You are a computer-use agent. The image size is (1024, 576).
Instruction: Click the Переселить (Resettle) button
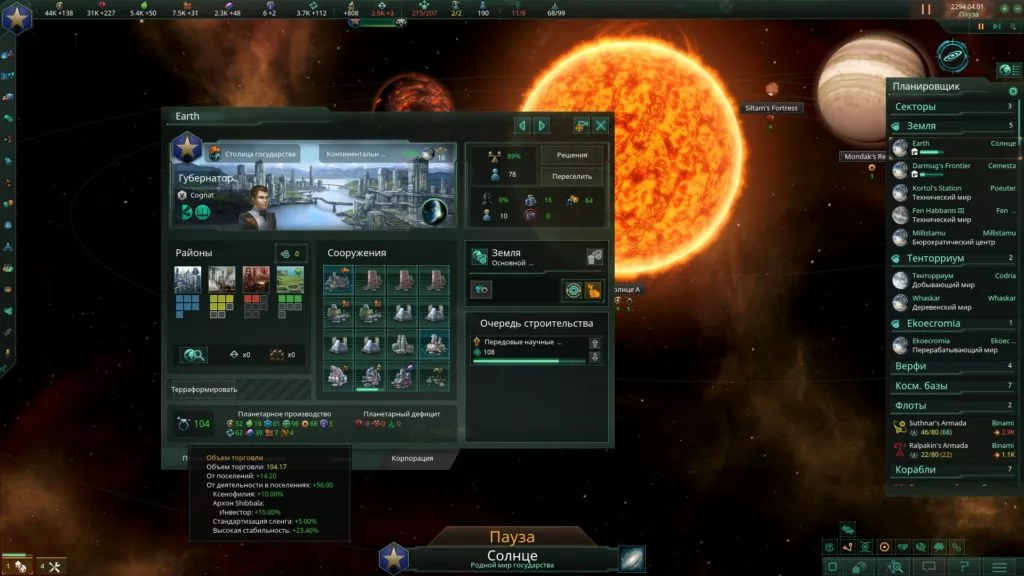pyautogui.click(x=572, y=176)
